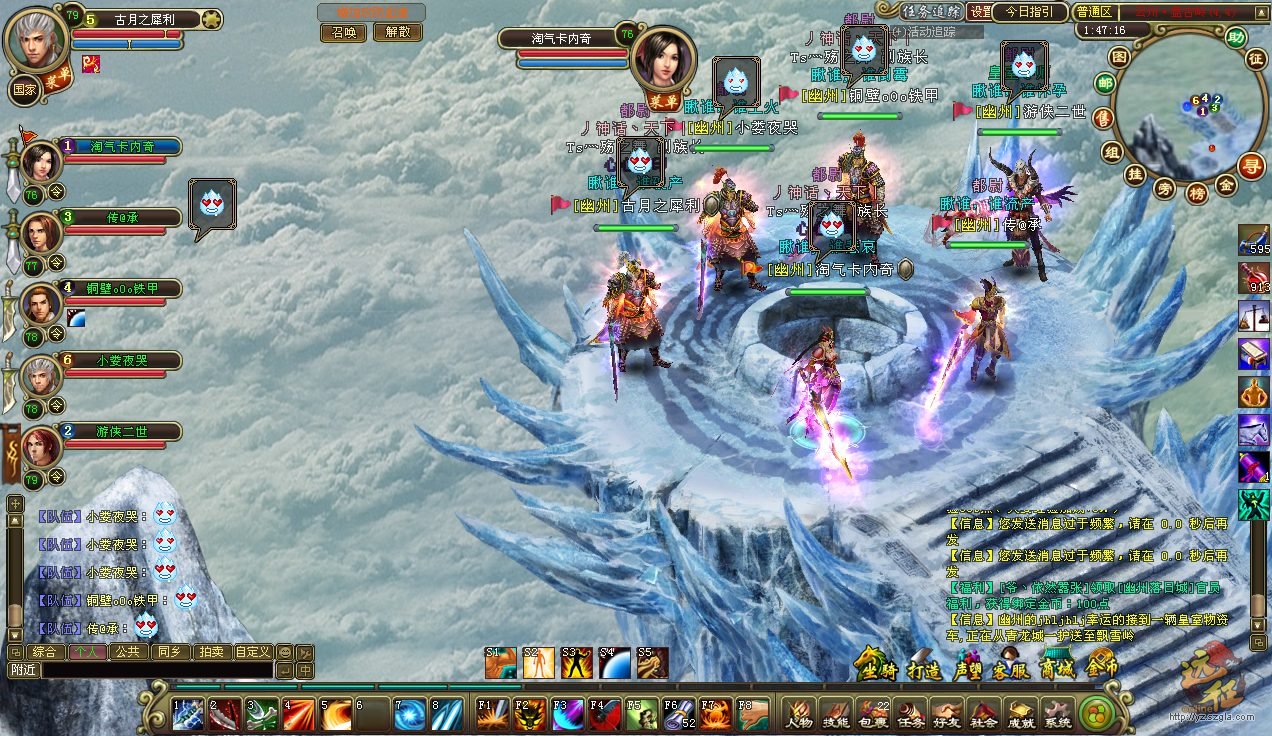The width and height of the screenshot is (1272, 736).
Task: Click the 召唤 summon button
Action: point(344,32)
